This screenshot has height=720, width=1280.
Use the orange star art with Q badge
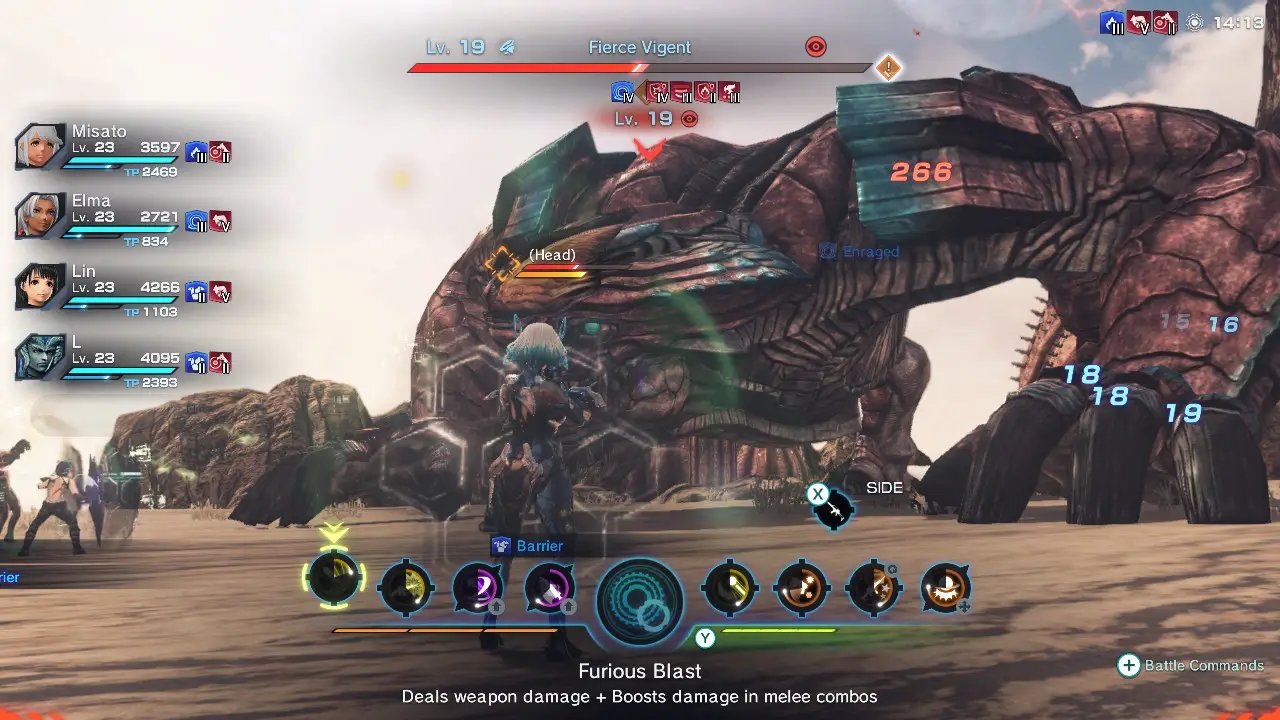[872, 588]
